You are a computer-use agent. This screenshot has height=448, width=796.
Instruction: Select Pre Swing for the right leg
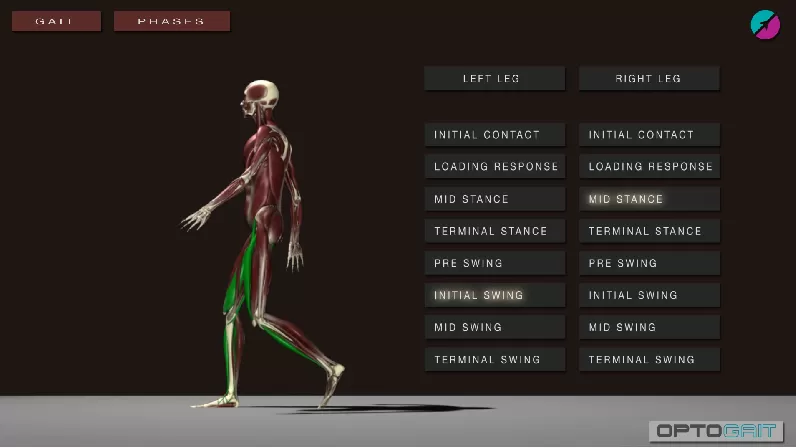649,263
